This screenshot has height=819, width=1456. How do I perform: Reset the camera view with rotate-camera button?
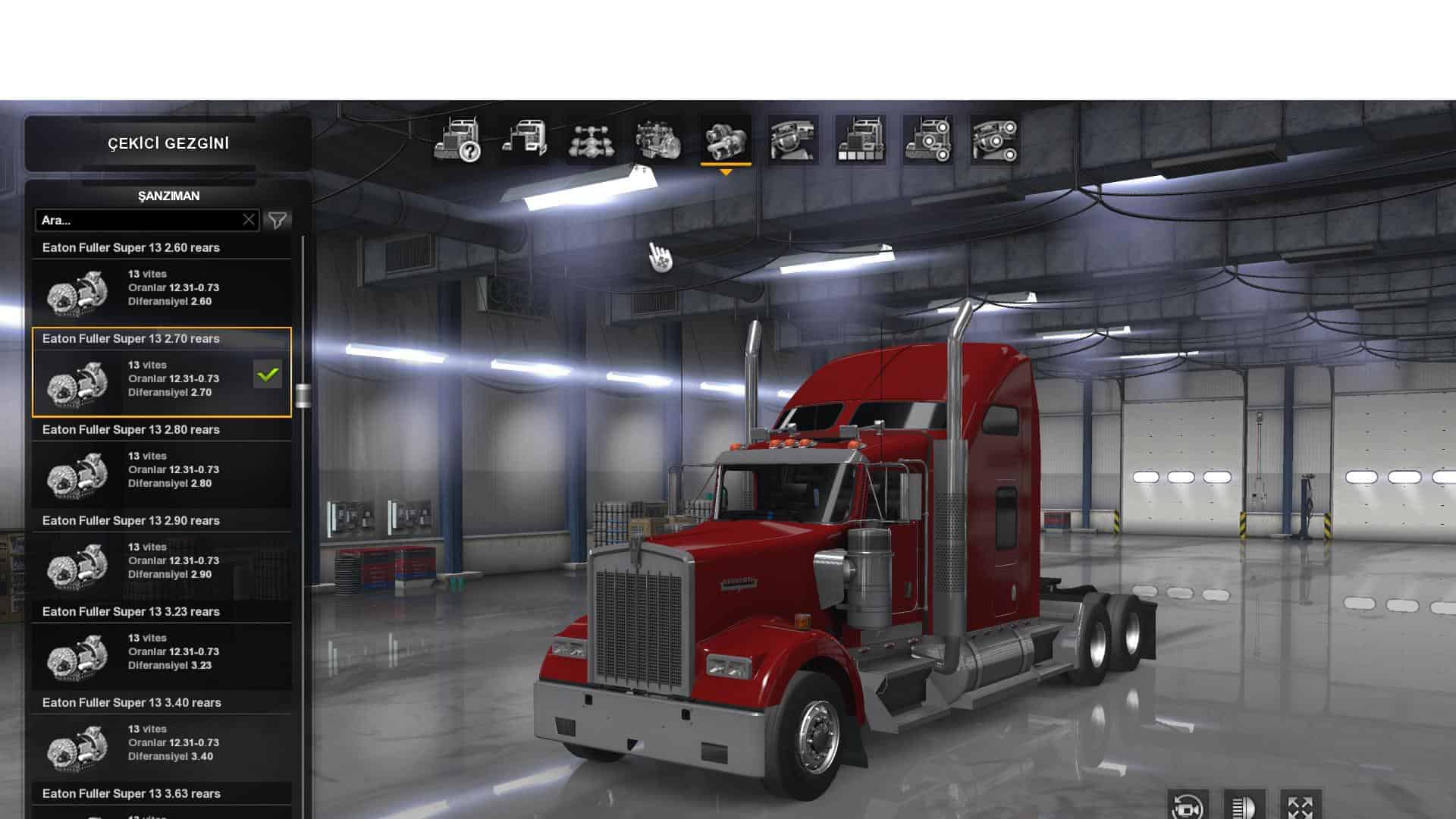click(1187, 806)
